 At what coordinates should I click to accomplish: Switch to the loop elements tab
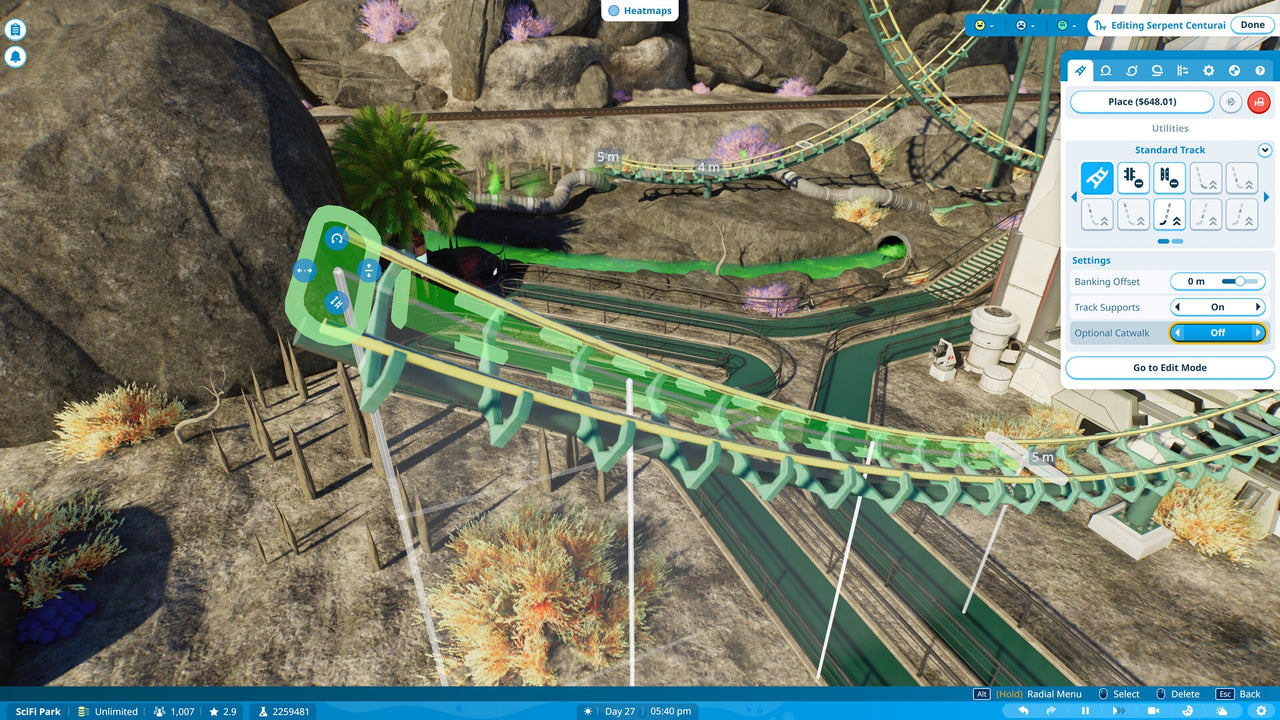point(1106,71)
